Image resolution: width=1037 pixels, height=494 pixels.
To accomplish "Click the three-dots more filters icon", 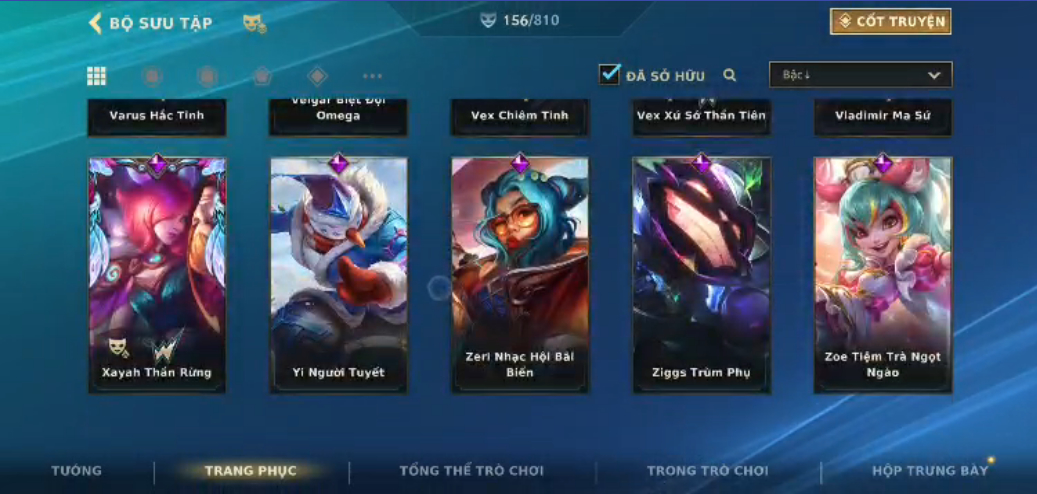I will [x=372, y=76].
